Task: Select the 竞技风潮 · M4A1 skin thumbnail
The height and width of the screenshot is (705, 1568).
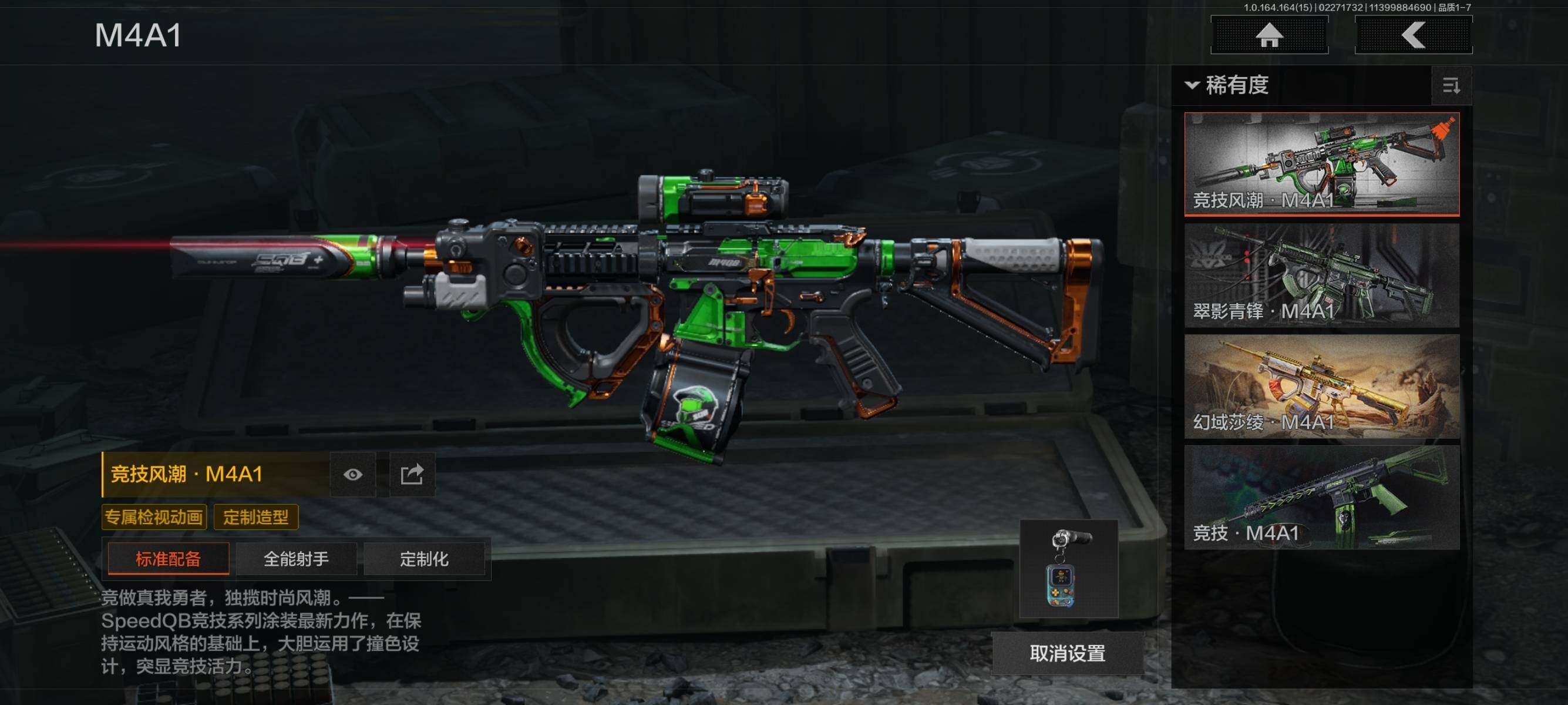Action: (x=1321, y=164)
